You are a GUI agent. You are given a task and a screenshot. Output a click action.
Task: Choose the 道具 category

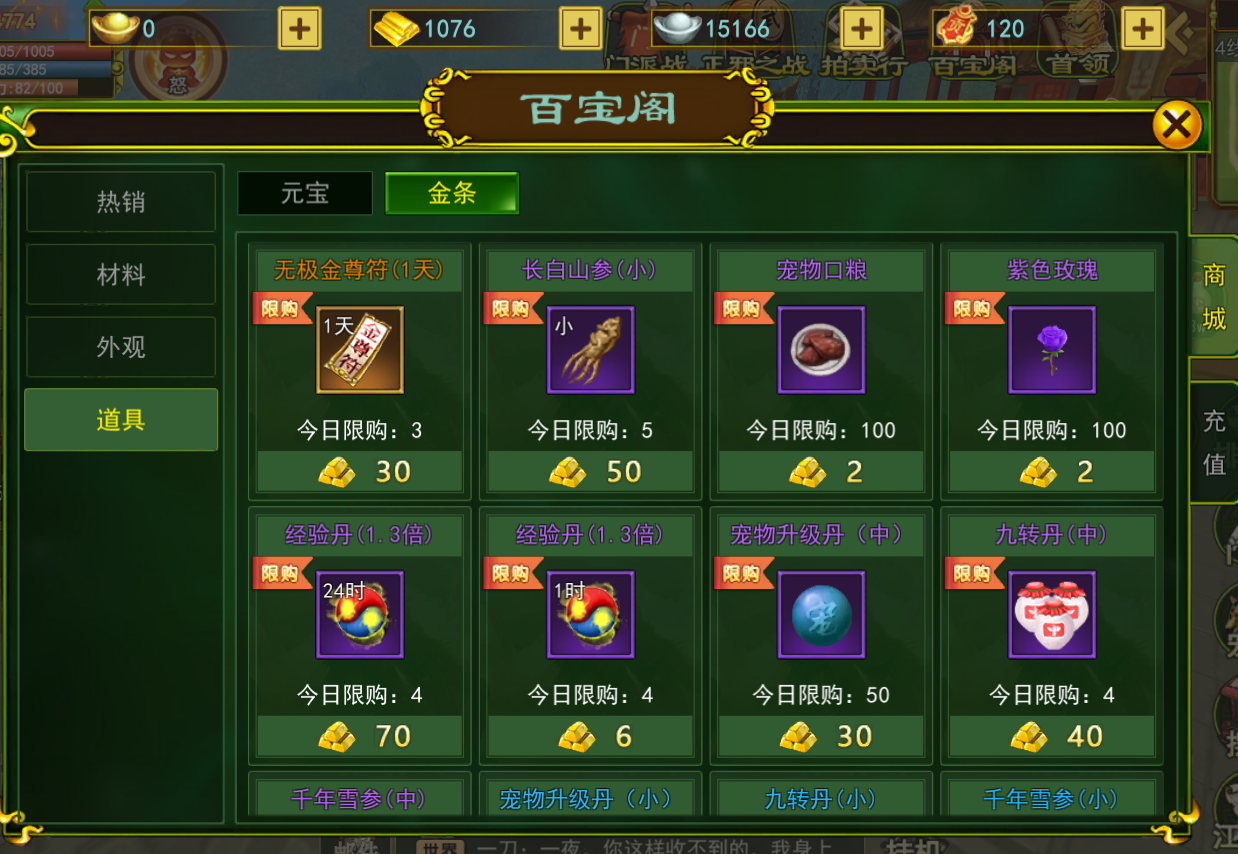tap(121, 420)
